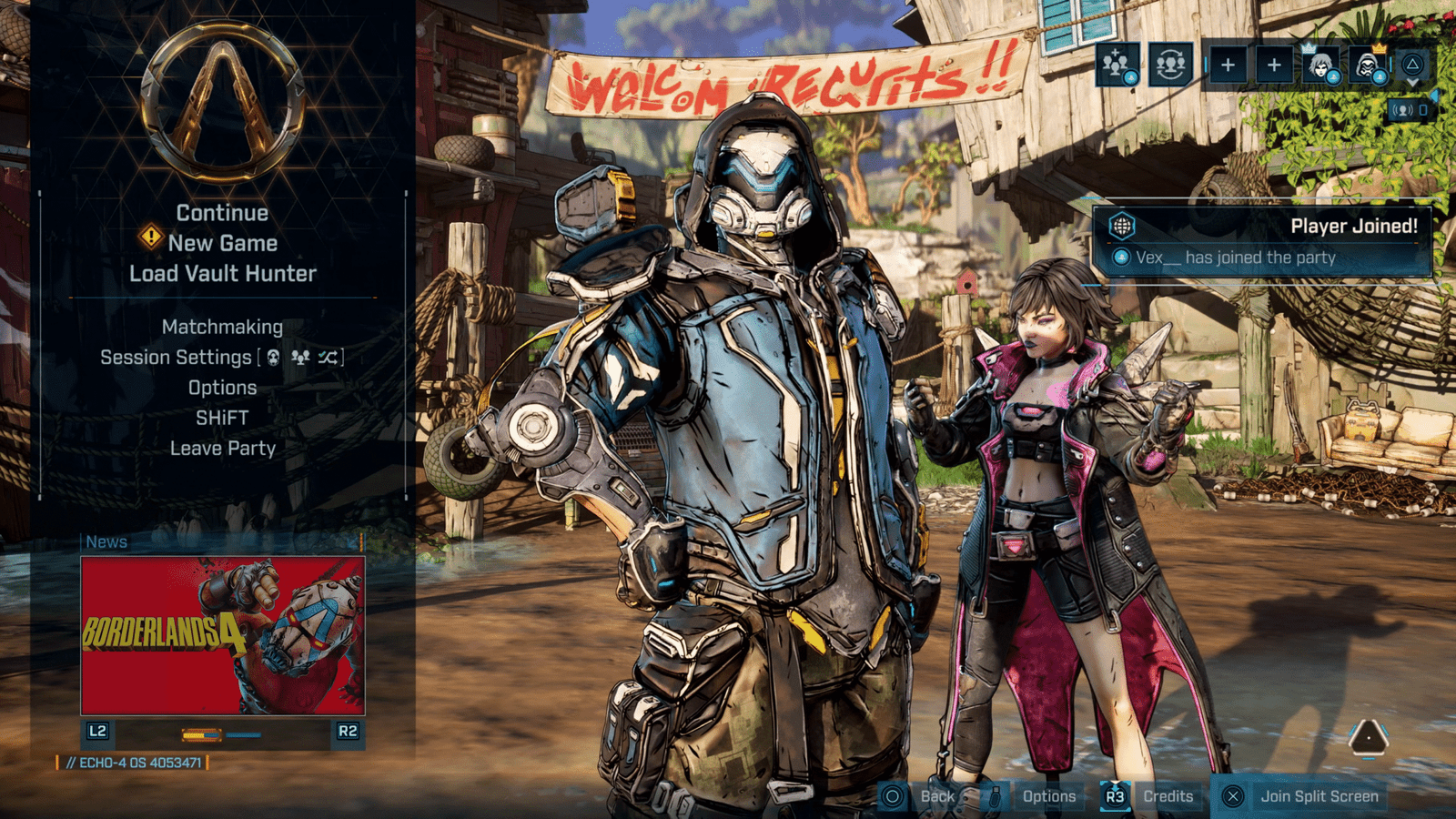The image size is (1456, 819).
Task: Click the party swap icon with circular arrows
Action: point(1170,65)
